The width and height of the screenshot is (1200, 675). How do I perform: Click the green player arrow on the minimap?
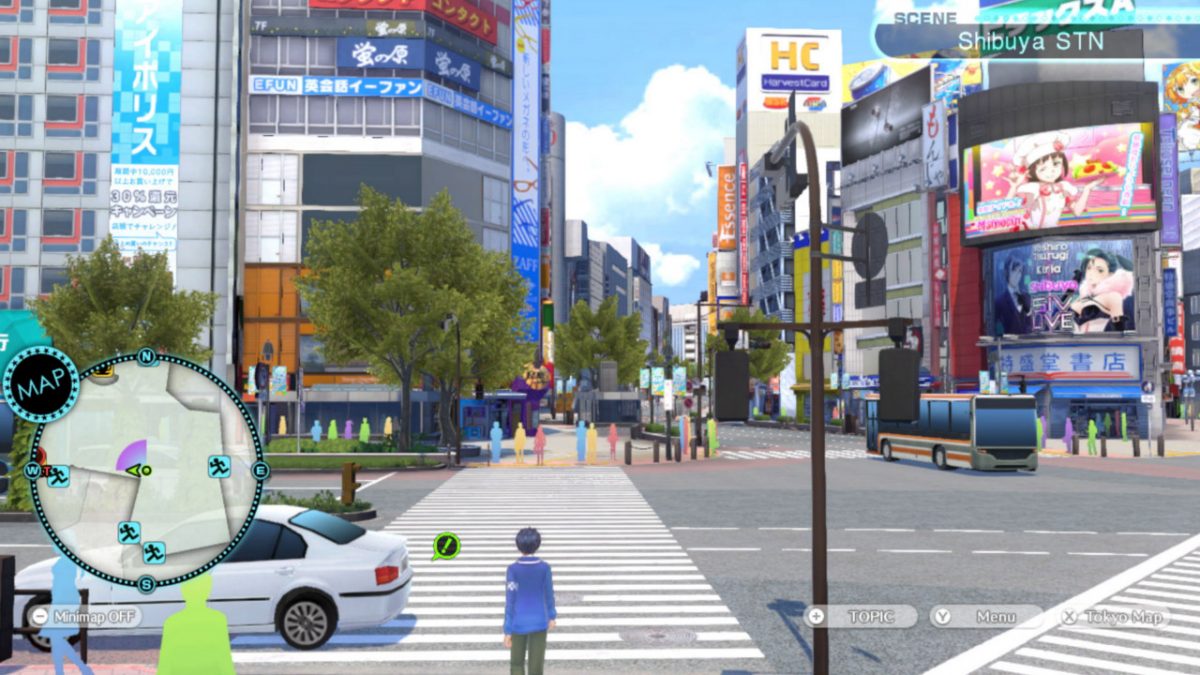[x=138, y=470]
